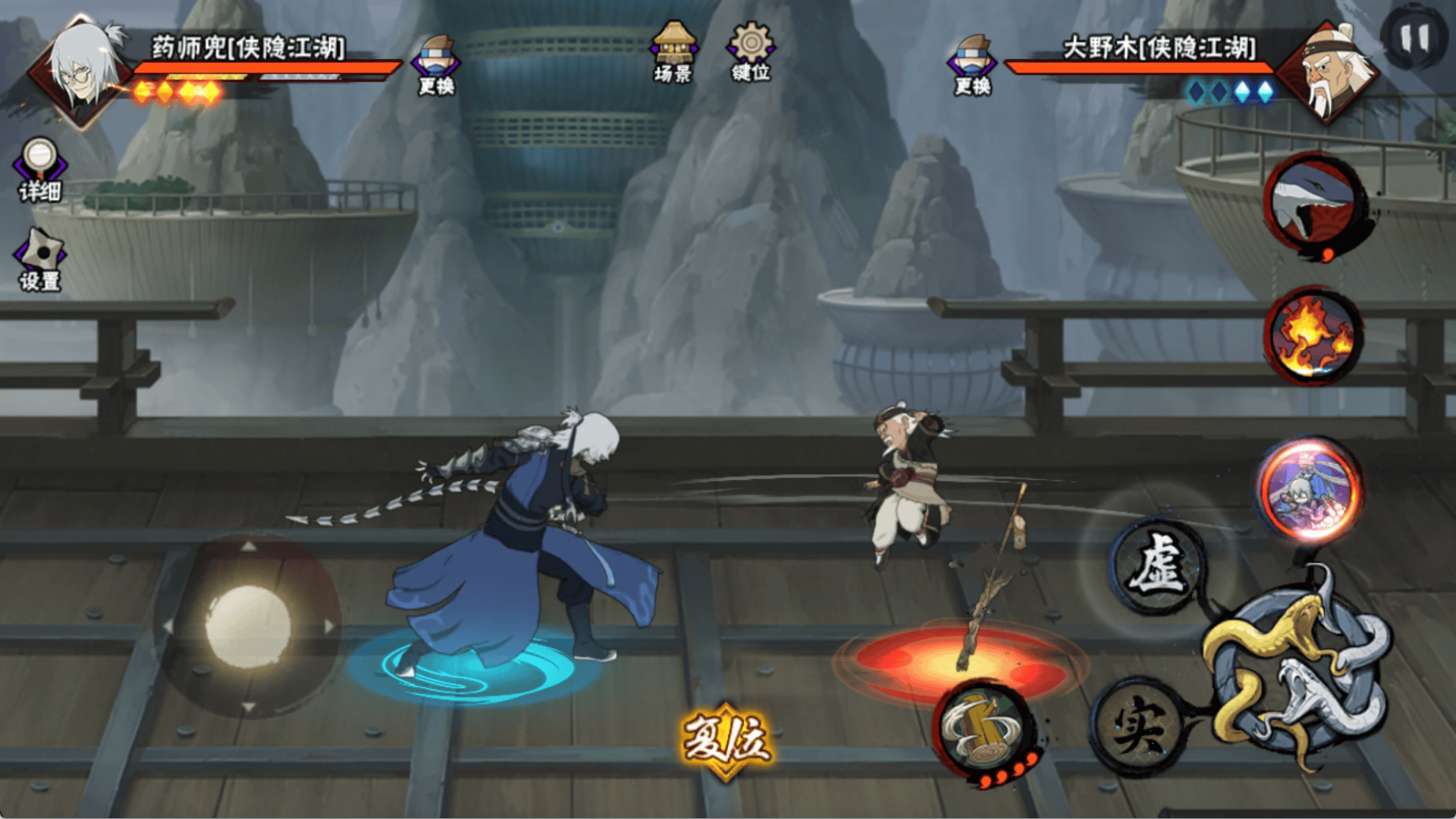Activate the shark summon skill
Image resolution: width=1456 pixels, height=819 pixels.
[x=1315, y=202]
